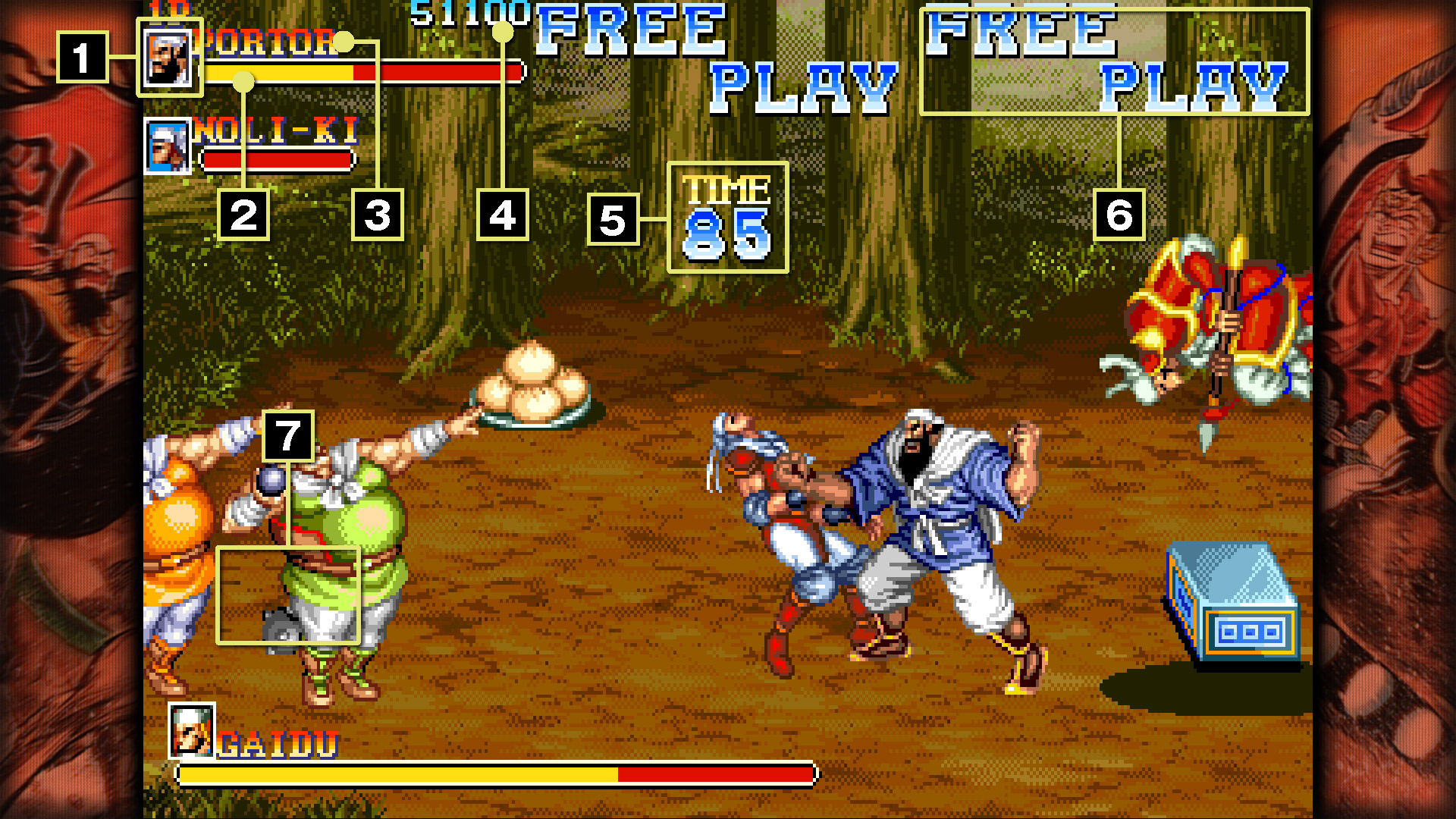Click callout marker number 1
The width and height of the screenshot is (1456, 819).
pos(83,57)
